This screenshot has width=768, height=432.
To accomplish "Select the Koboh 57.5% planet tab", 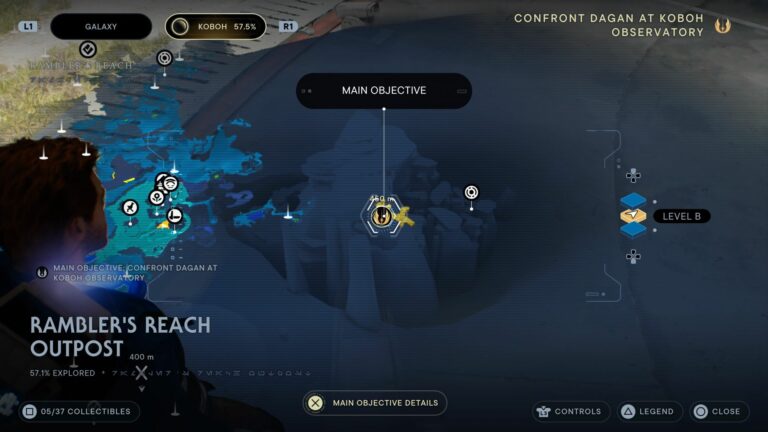I will tap(216, 26).
